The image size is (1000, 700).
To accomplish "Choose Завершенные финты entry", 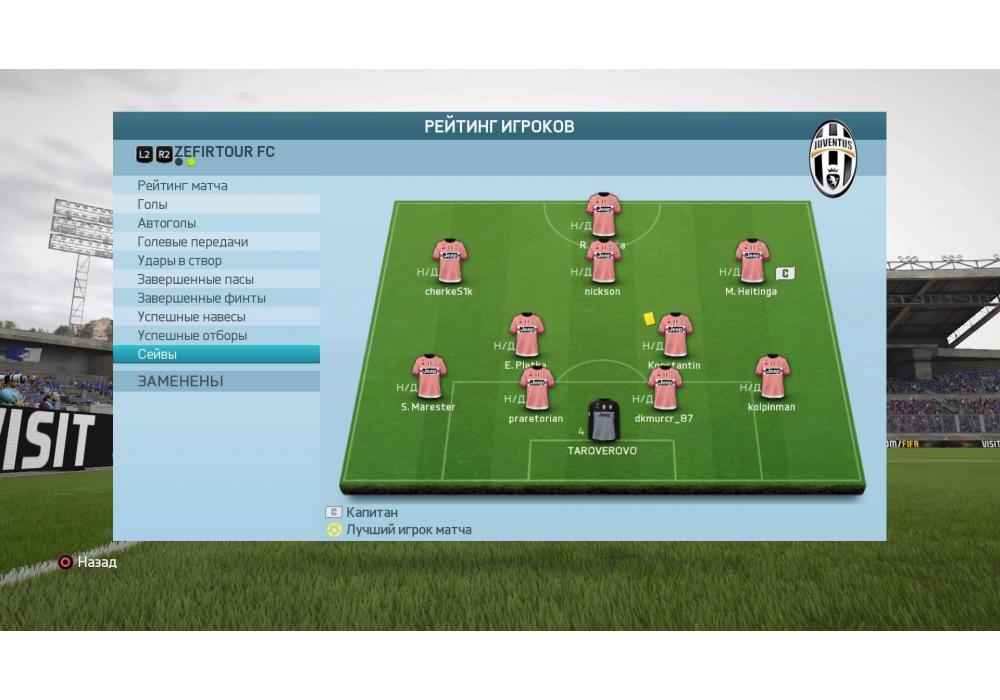I will [x=202, y=298].
